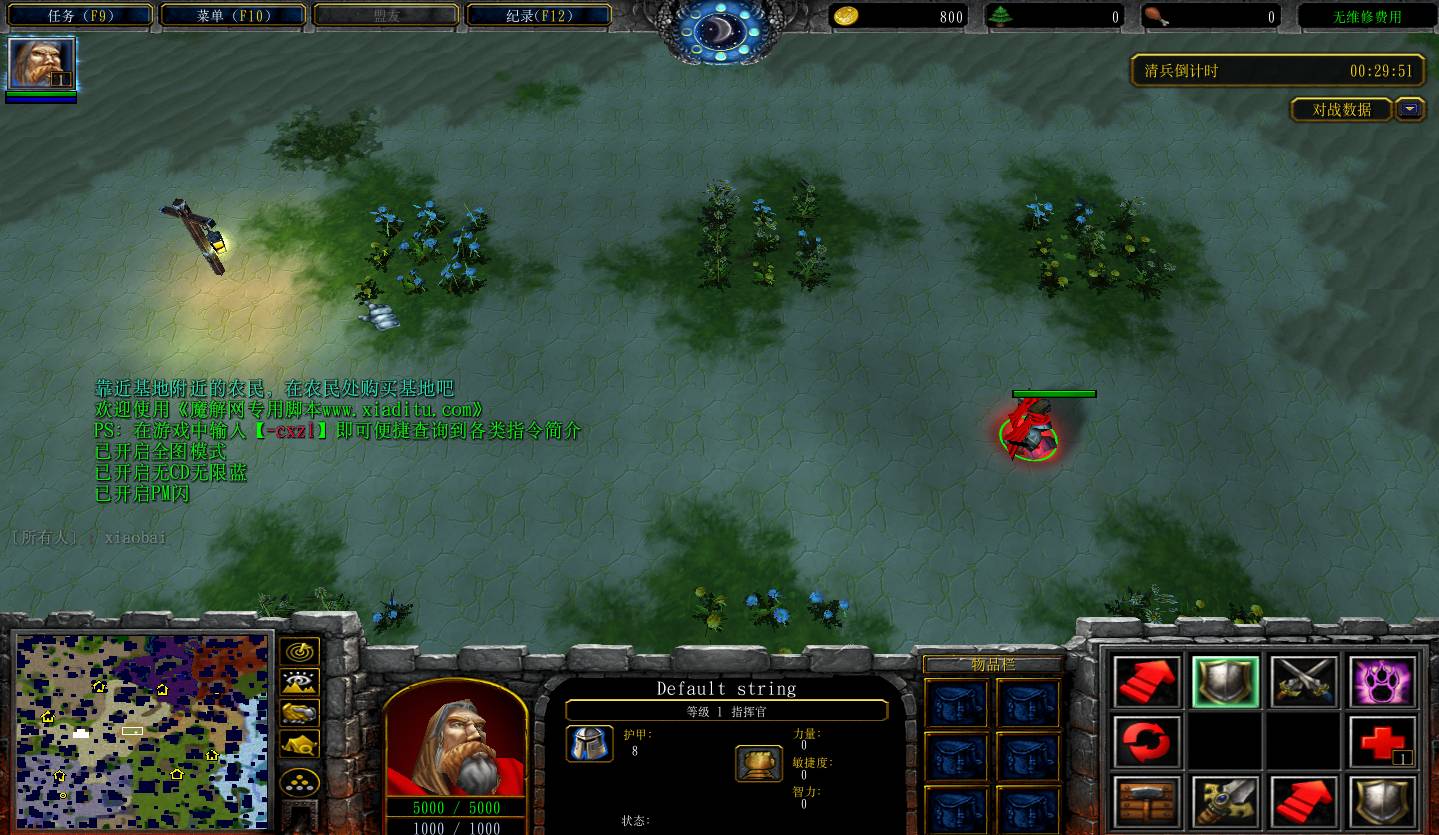The height and width of the screenshot is (835, 1439).
Task: Click the bearded commander's large portrait
Action: click(x=456, y=738)
